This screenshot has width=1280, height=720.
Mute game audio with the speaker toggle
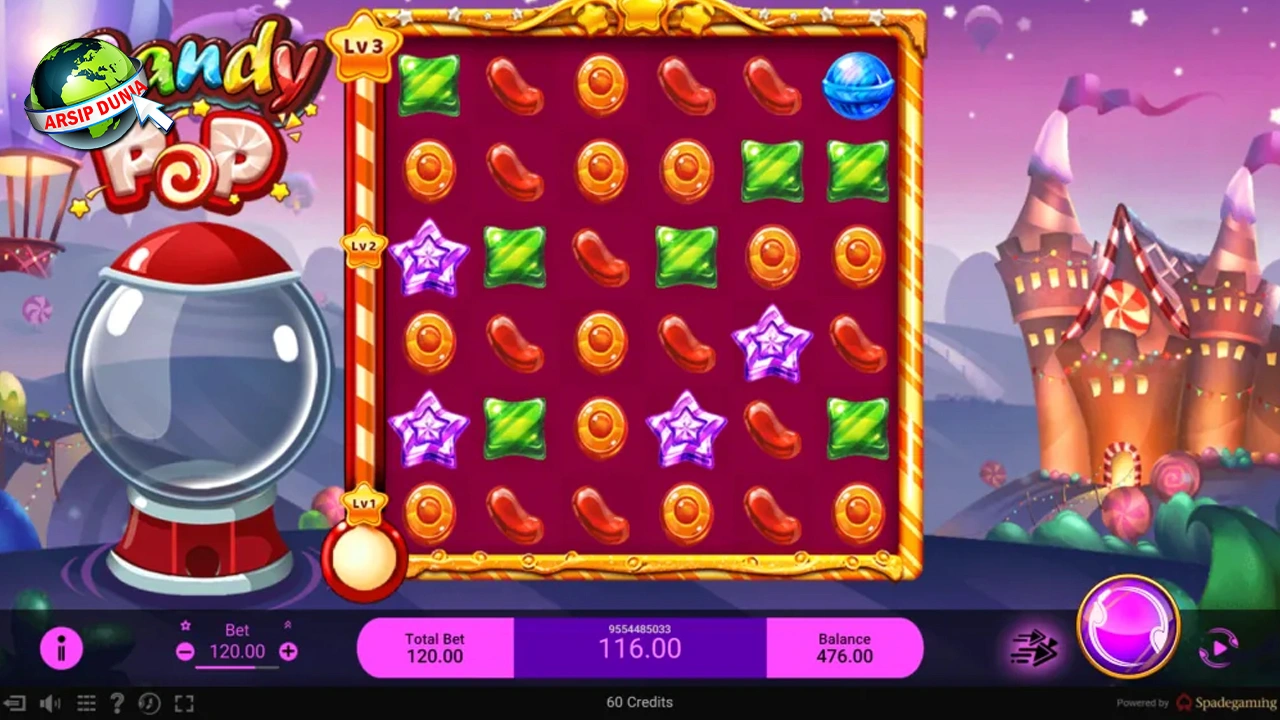pos(49,703)
